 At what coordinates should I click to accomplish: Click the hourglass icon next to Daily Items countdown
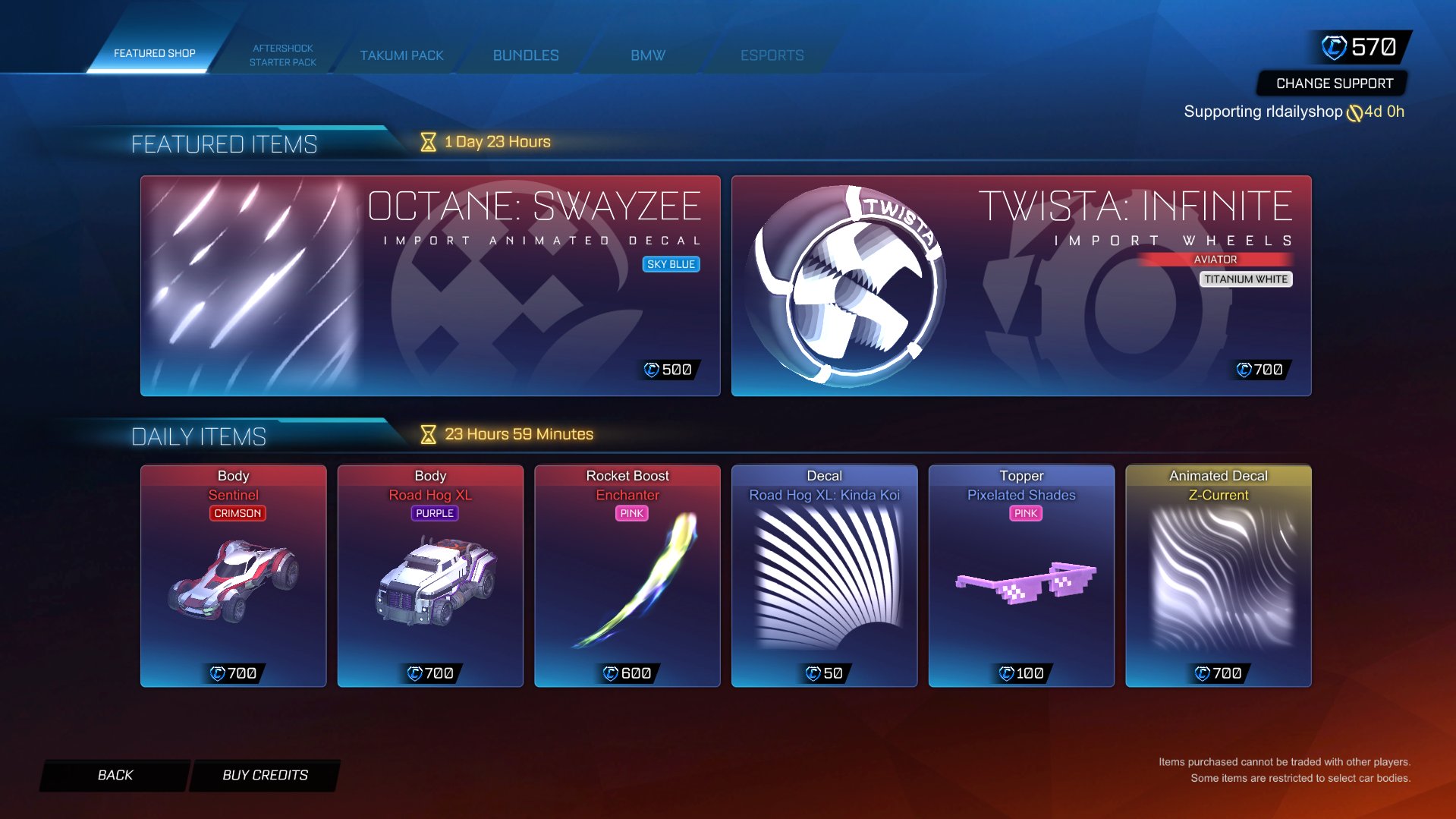[x=427, y=433]
